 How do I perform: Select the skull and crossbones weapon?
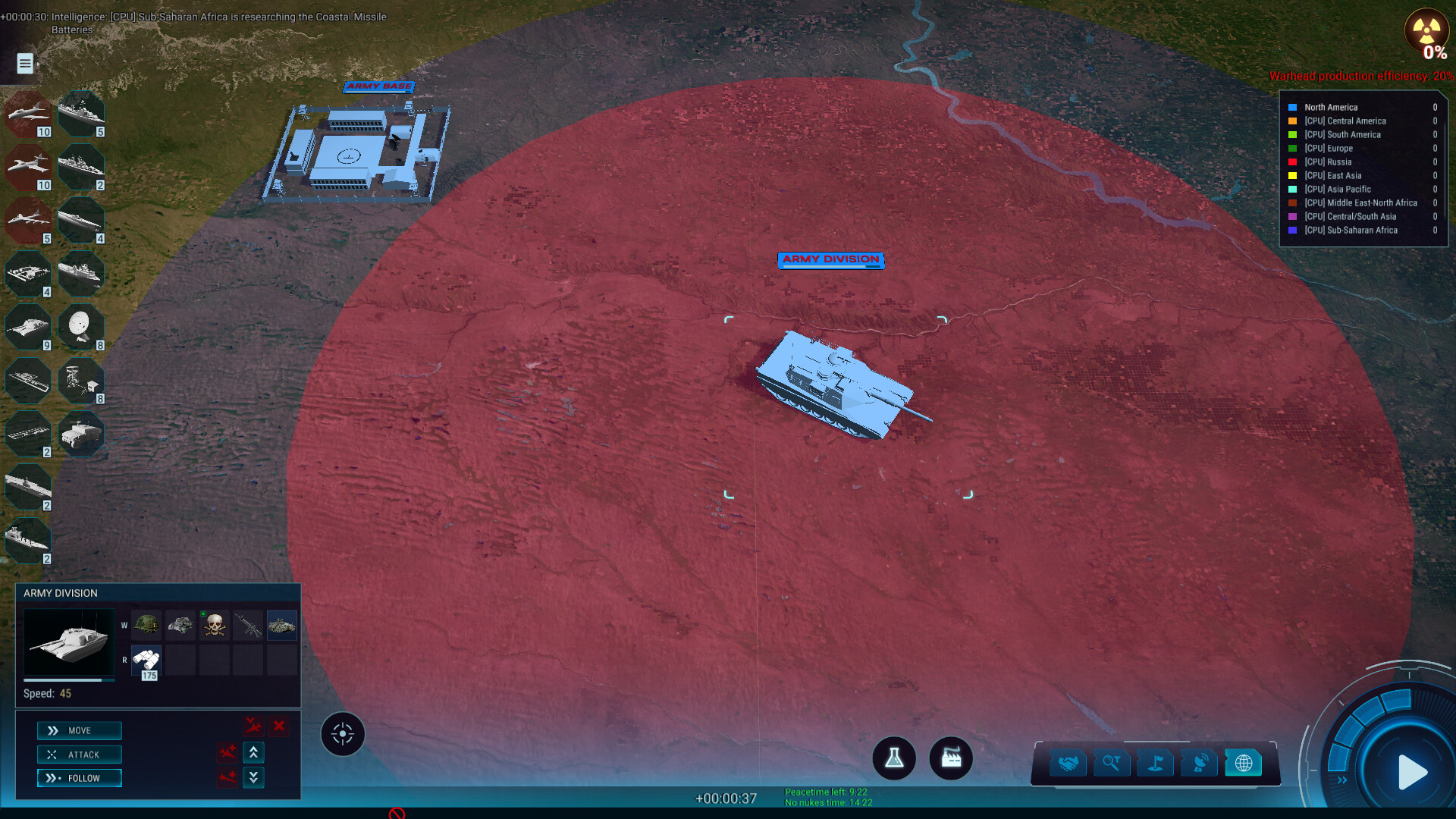[x=215, y=626]
